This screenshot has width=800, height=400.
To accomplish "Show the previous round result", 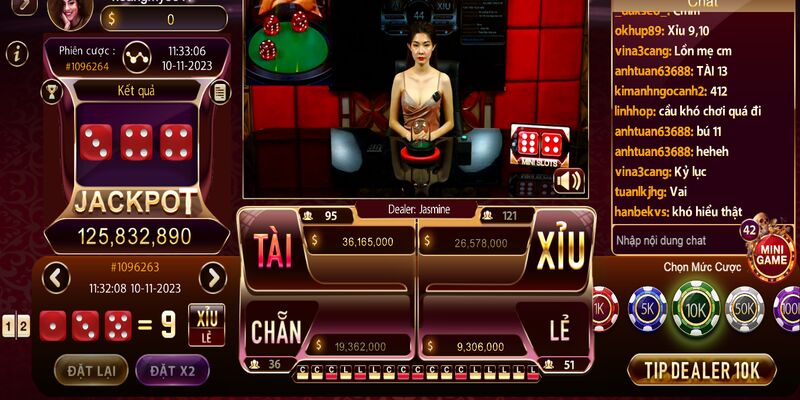I will 56,277.
